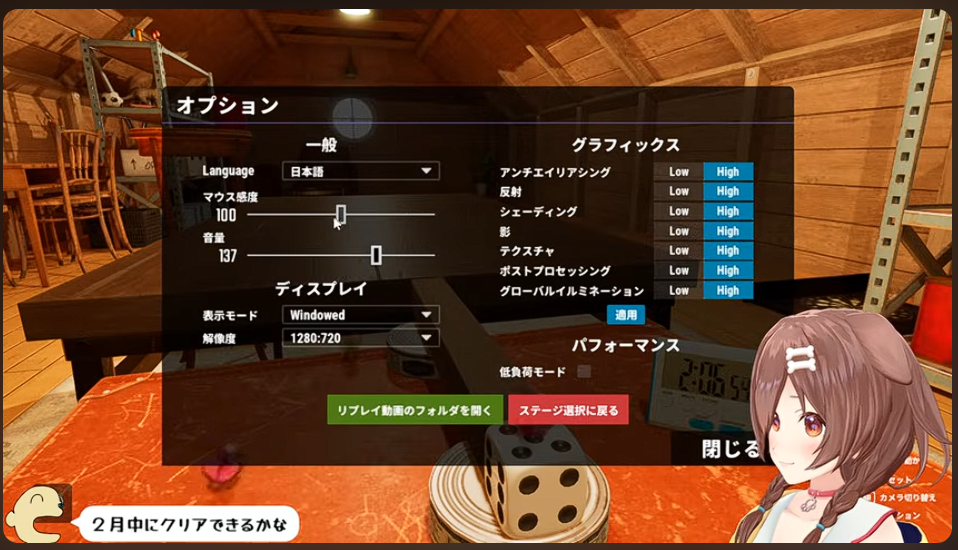Set 影 shadows to Low

tap(679, 231)
